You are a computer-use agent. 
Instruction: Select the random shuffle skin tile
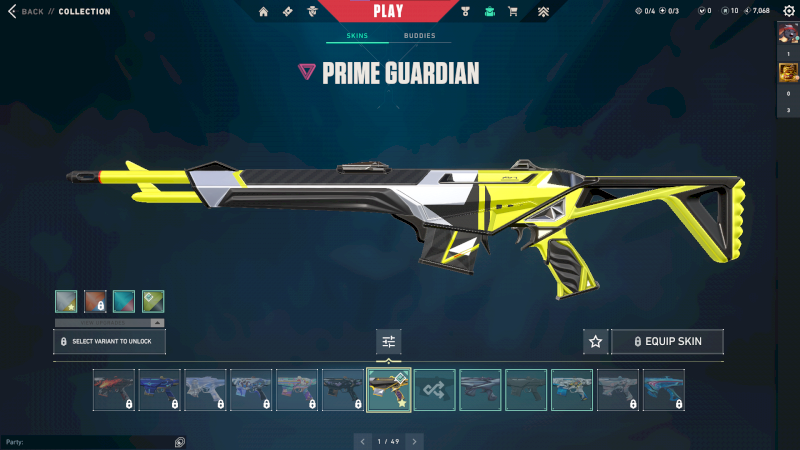coord(435,390)
